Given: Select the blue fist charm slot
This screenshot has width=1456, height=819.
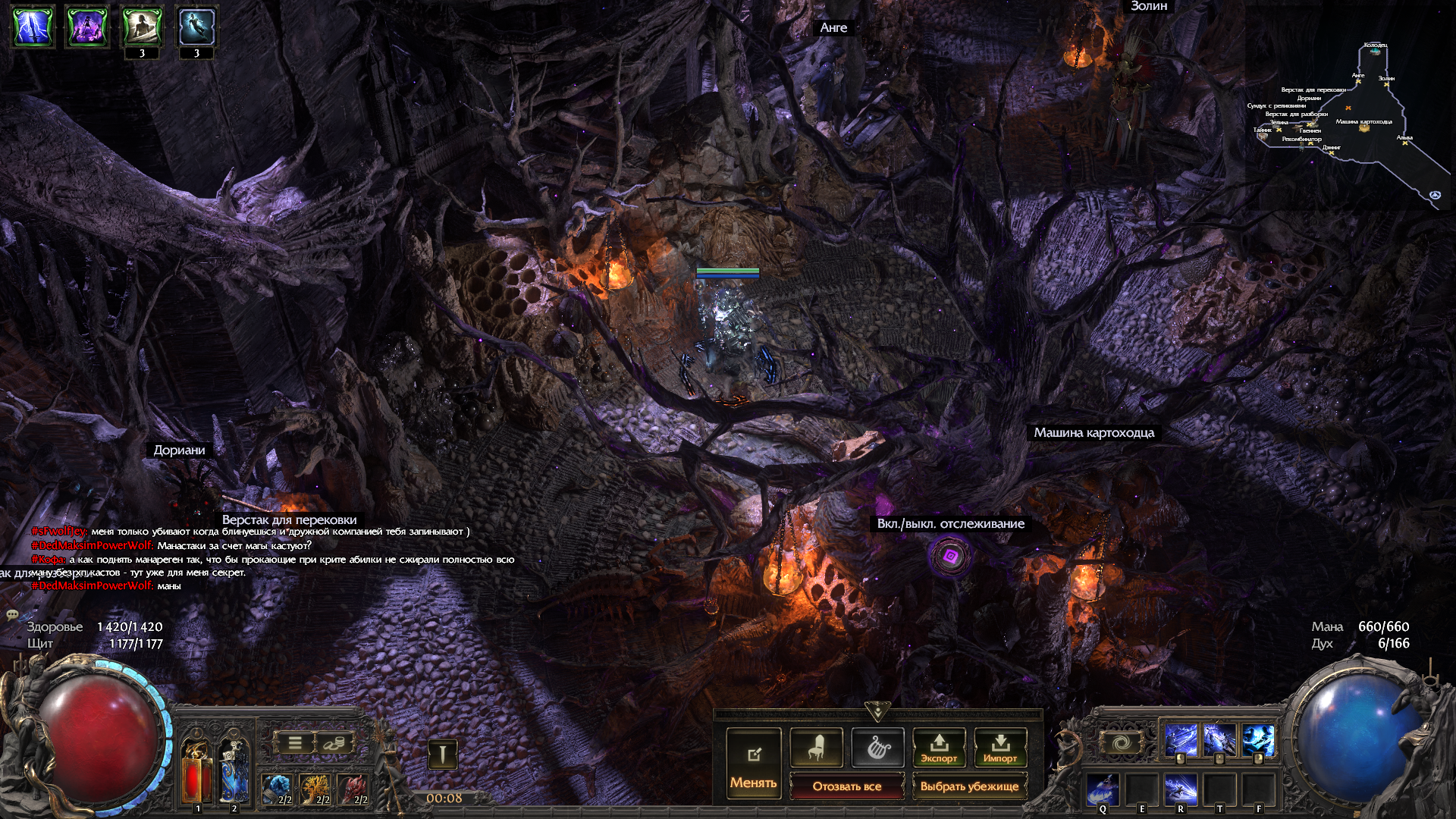Looking at the screenshot, I should (x=278, y=789).
